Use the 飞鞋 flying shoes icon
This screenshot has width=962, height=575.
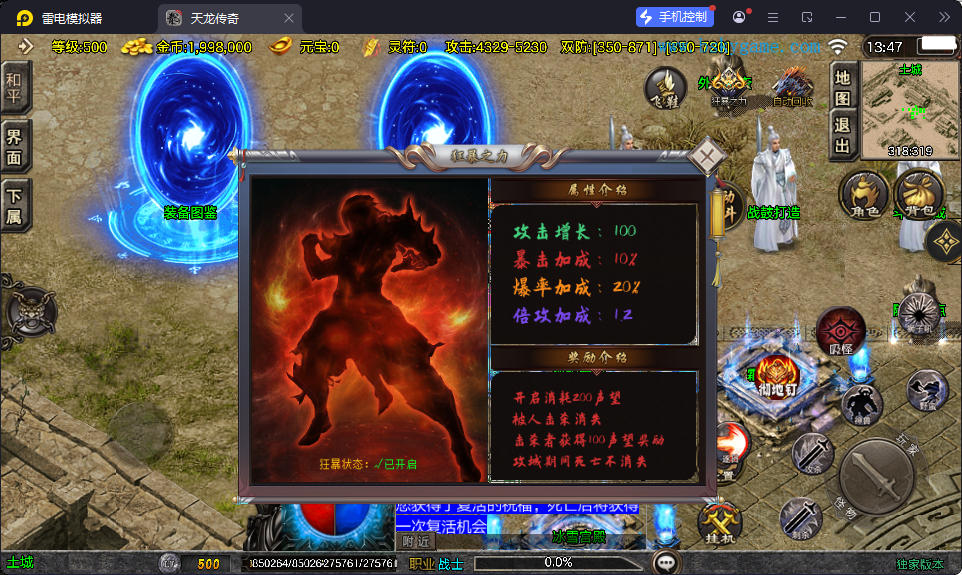point(665,88)
